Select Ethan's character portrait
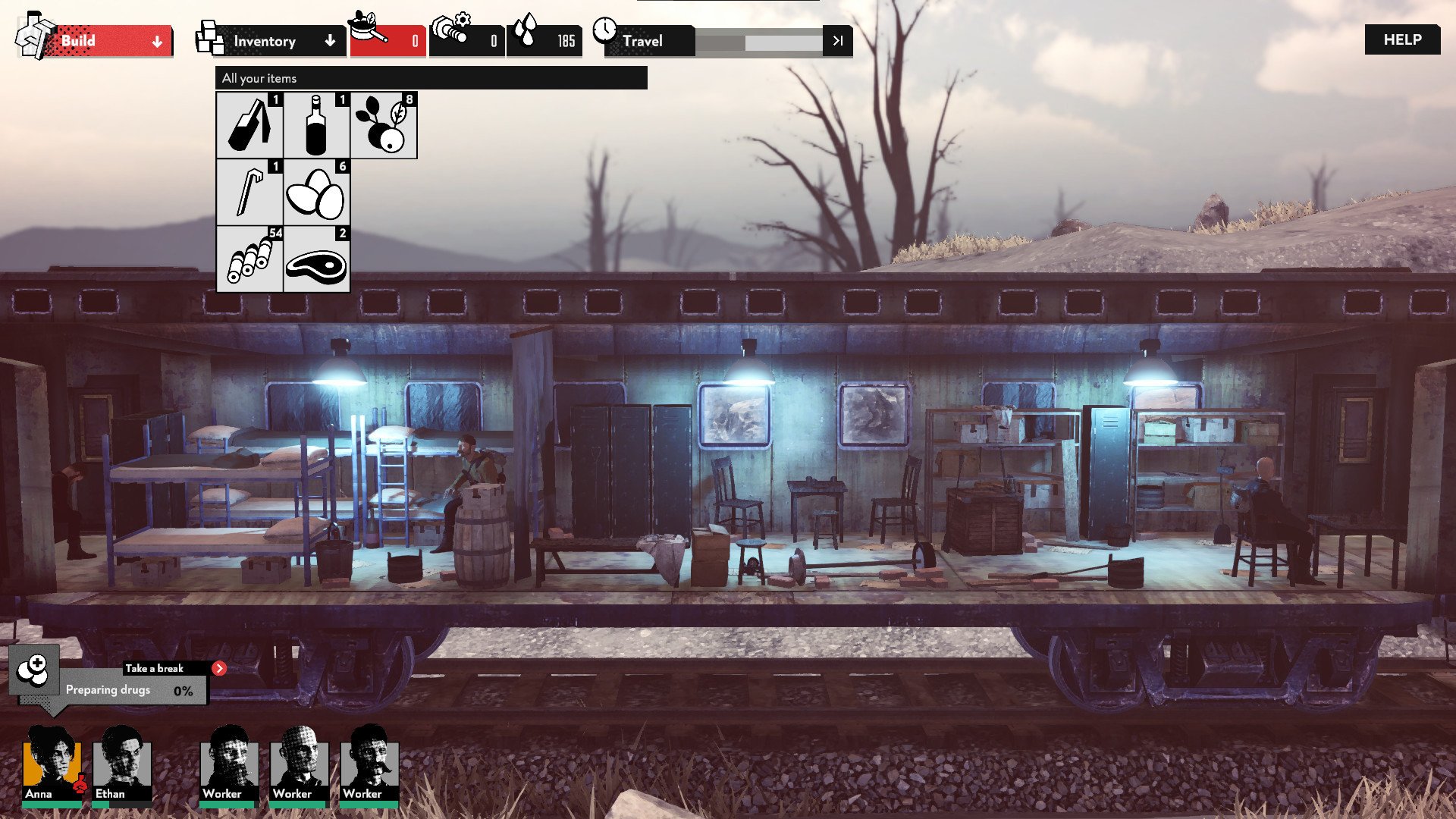1456x819 pixels. pyautogui.click(x=121, y=762)
